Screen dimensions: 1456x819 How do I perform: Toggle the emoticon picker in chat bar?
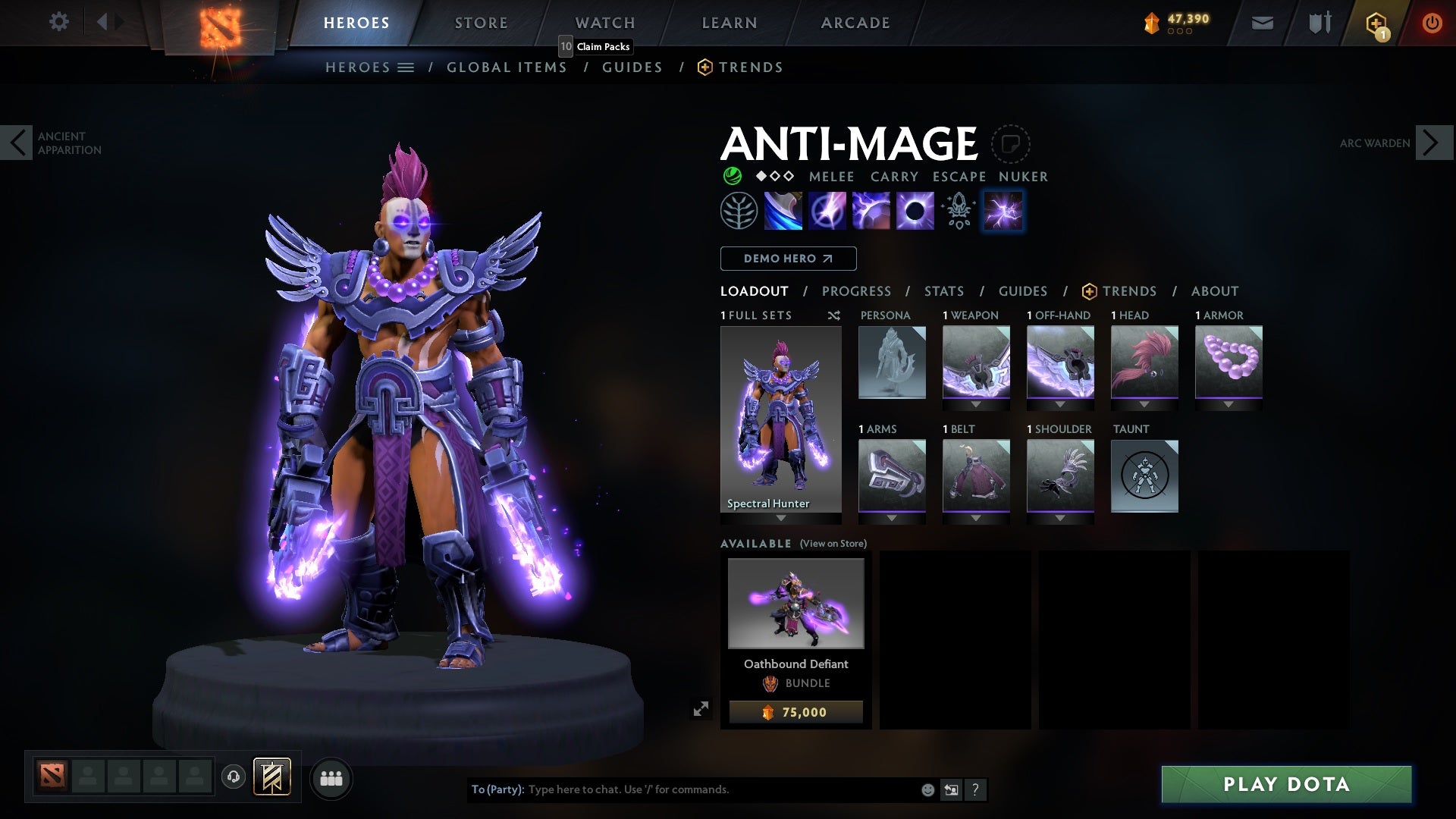(x=927, y=789)
